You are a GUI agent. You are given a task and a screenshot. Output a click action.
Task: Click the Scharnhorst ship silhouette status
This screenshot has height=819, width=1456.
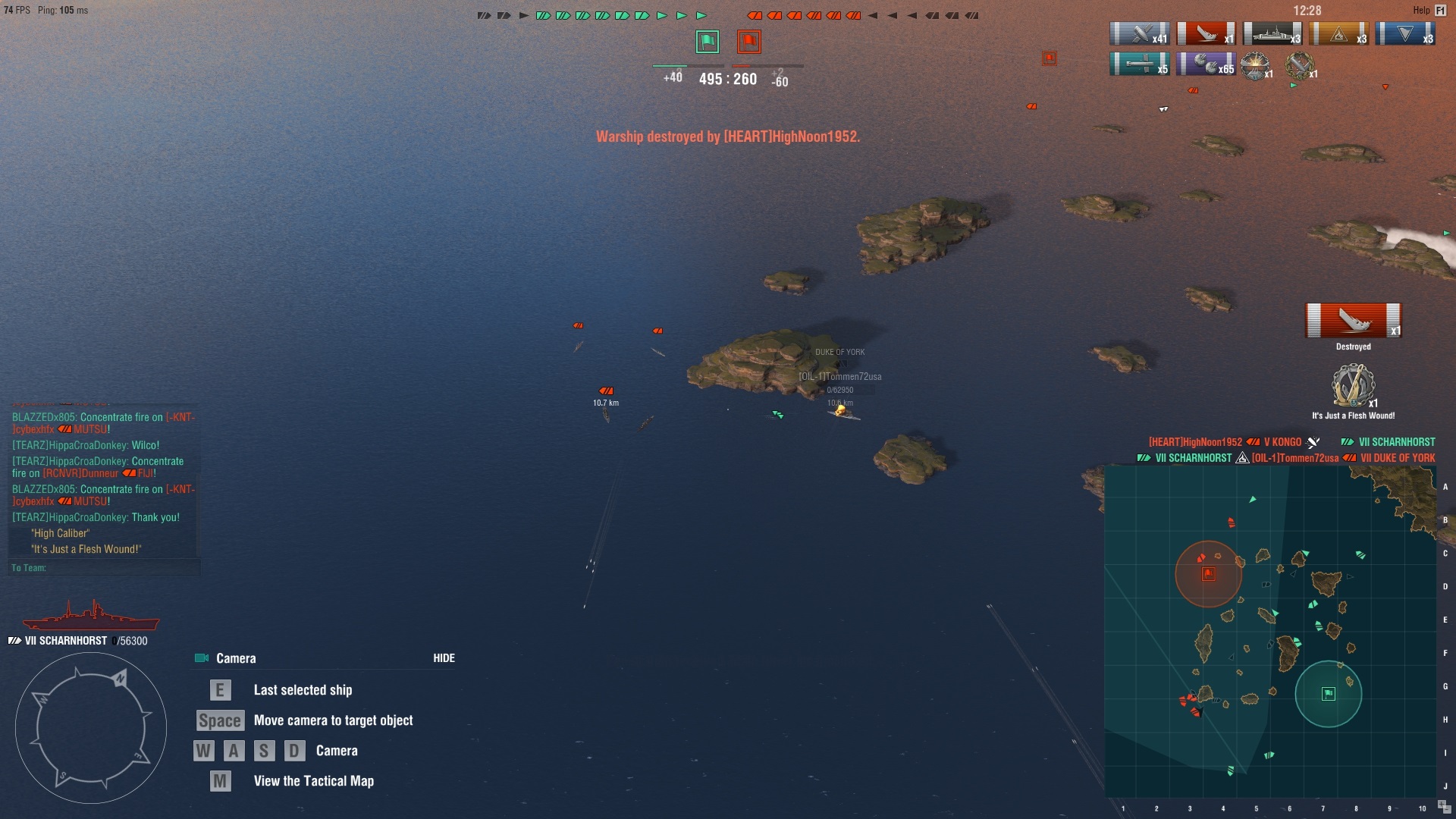[x=91, y=616]
